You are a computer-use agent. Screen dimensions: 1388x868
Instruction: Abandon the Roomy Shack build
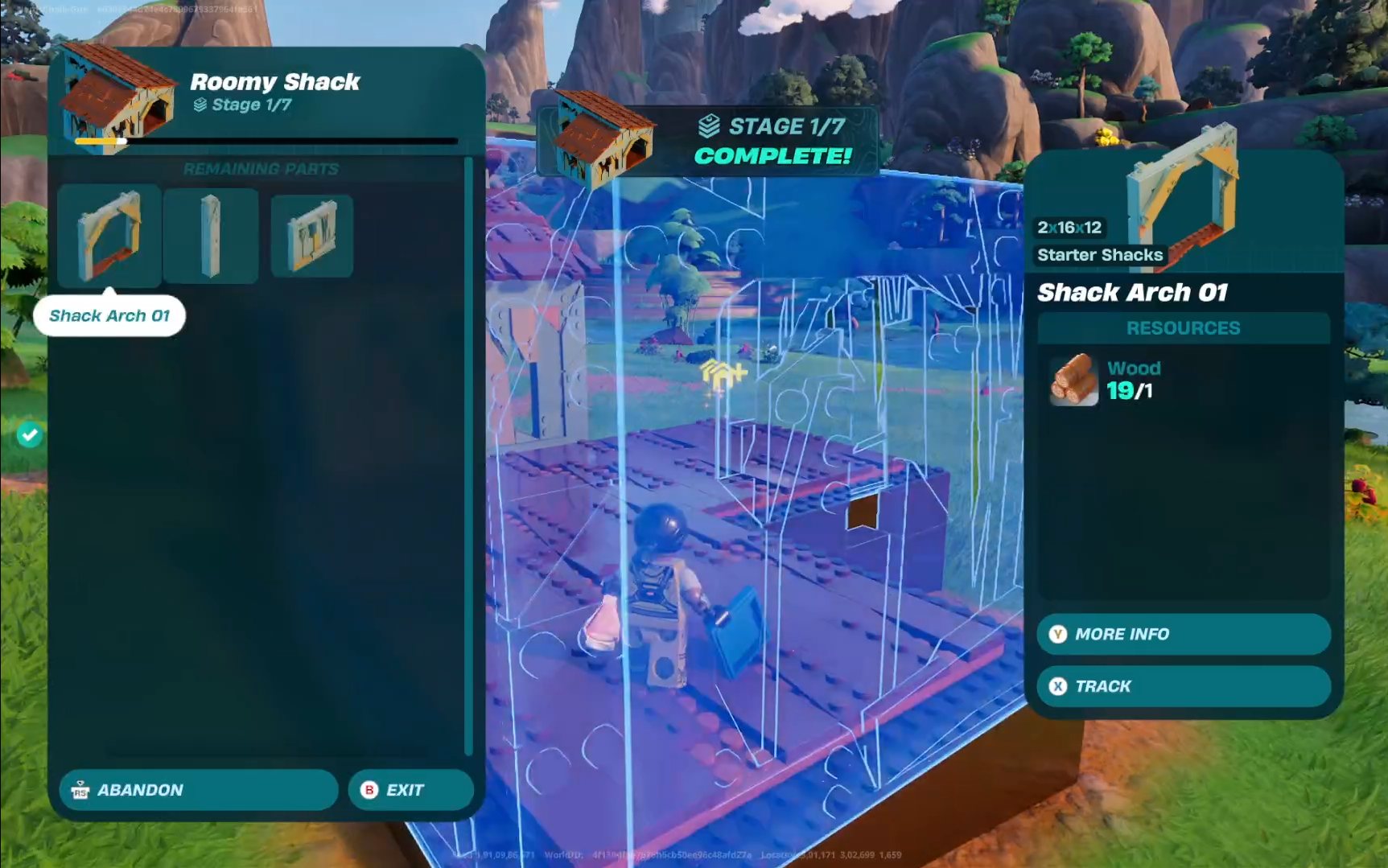(x=198, y=790)
